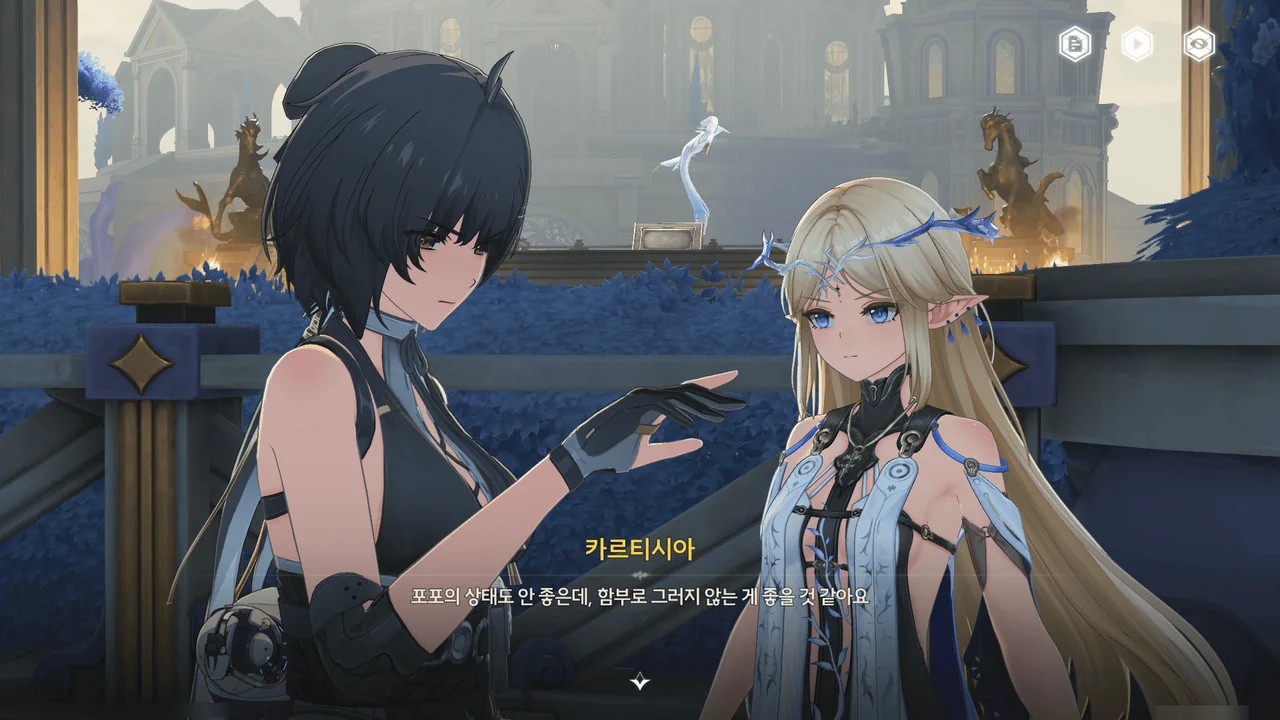Screen dimensions: 1280x720
Task: Advance dialogue via the bottom diamond arrow
Action: click(x=640, y=682)
